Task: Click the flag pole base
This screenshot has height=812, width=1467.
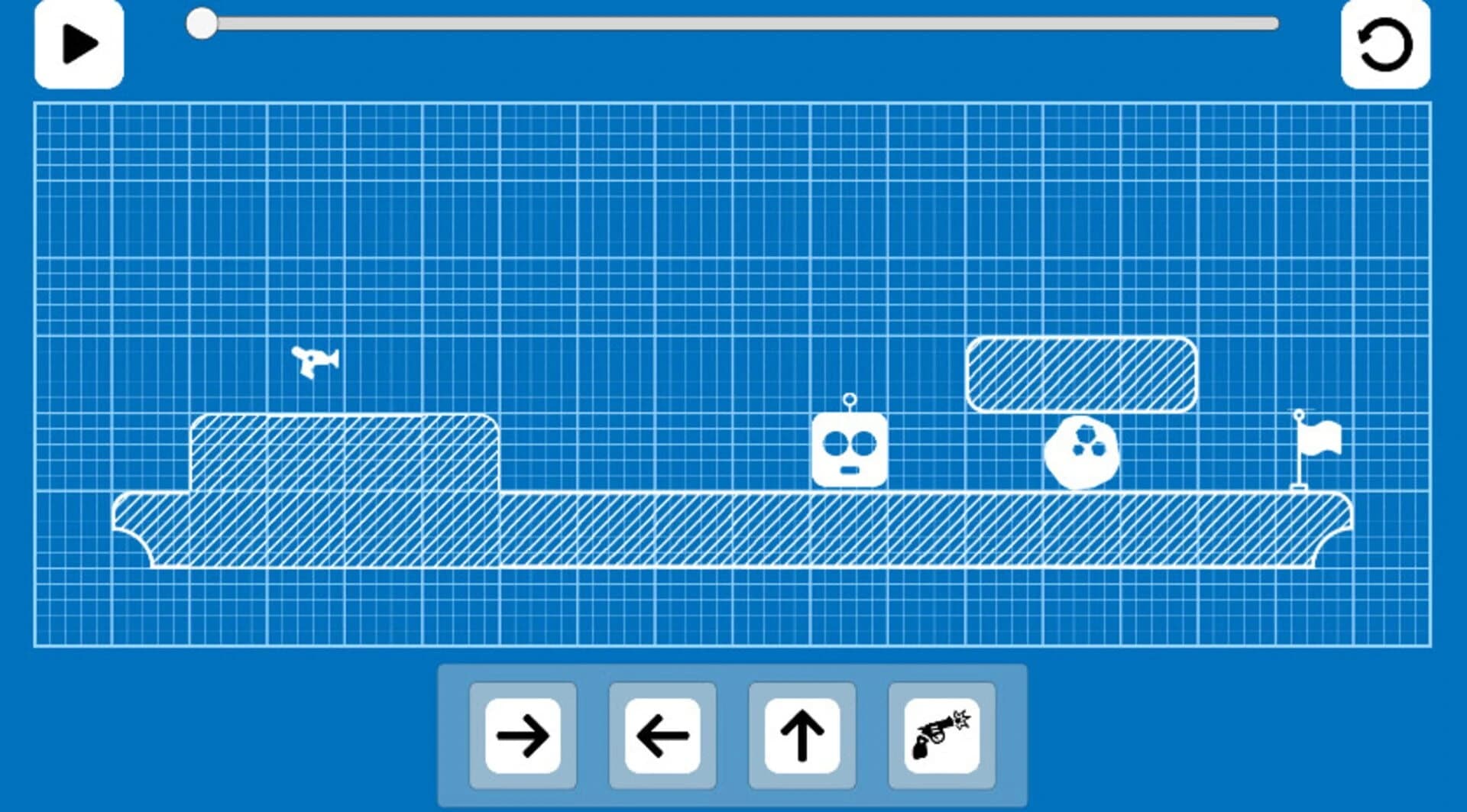Action: point(1297,487)
